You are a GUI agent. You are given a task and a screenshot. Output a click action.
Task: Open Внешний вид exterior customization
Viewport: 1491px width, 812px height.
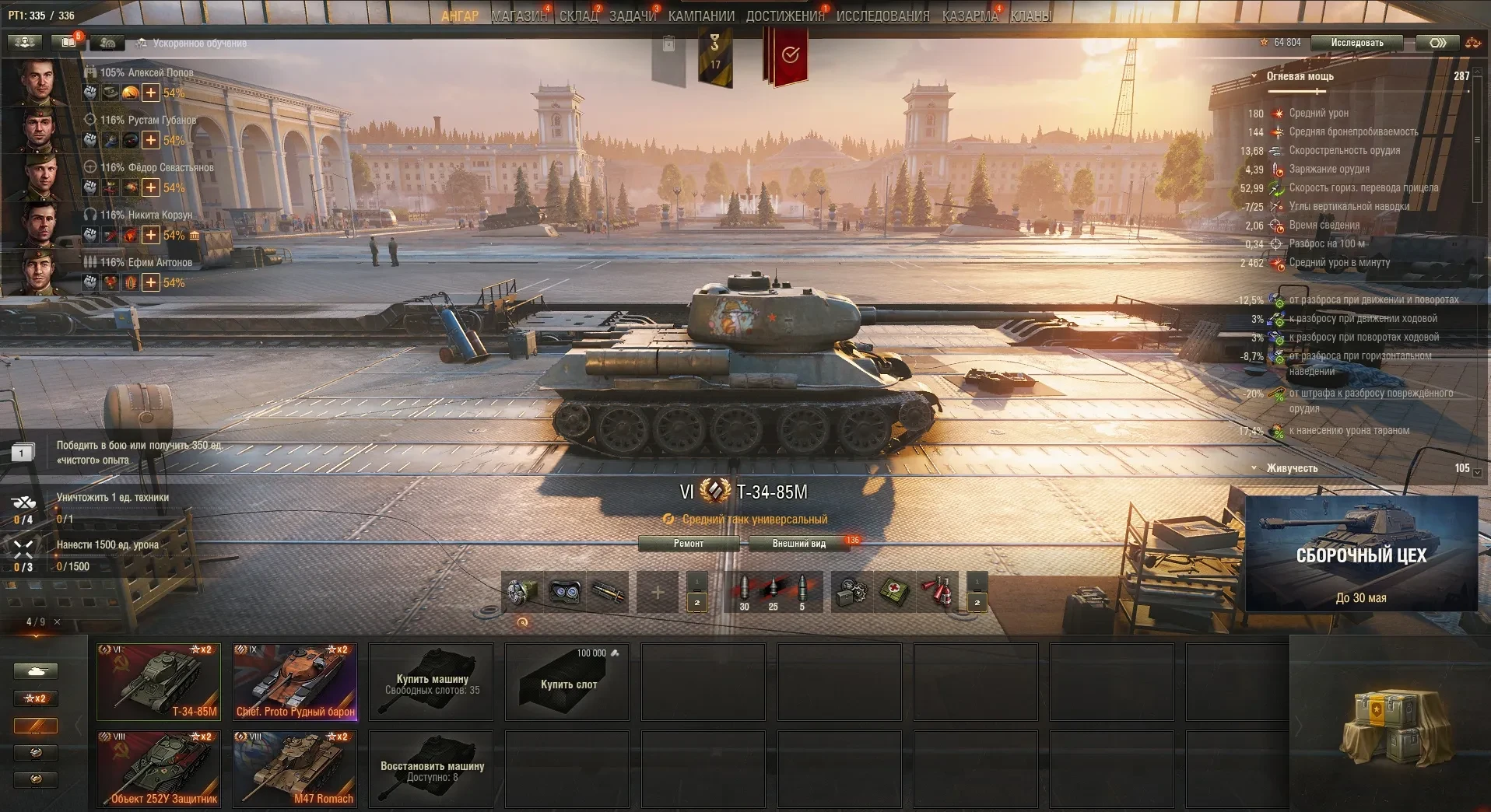(798, 544)
